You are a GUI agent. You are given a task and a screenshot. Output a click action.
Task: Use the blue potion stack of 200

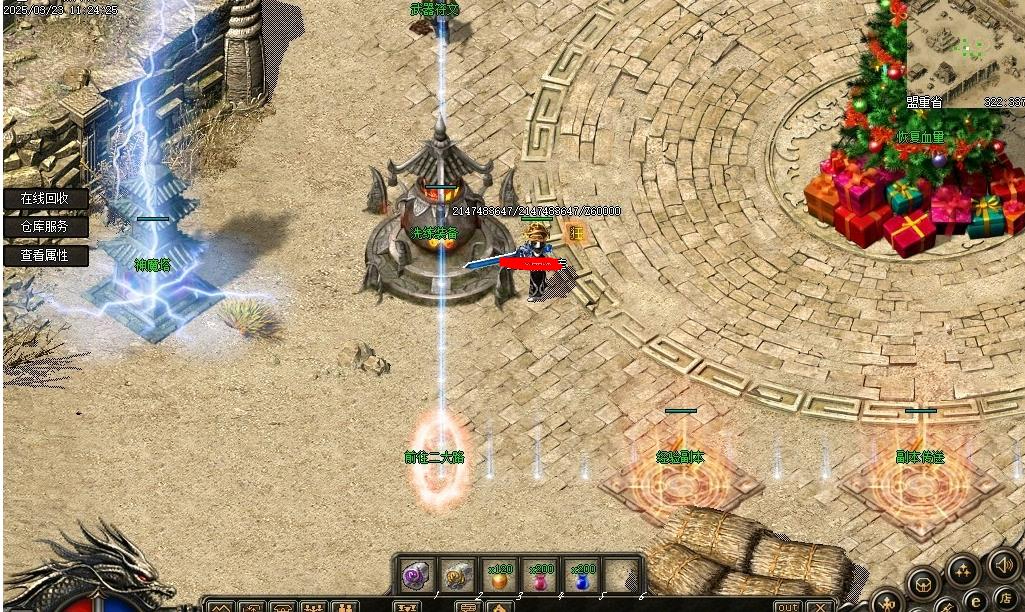pos(582,576)
